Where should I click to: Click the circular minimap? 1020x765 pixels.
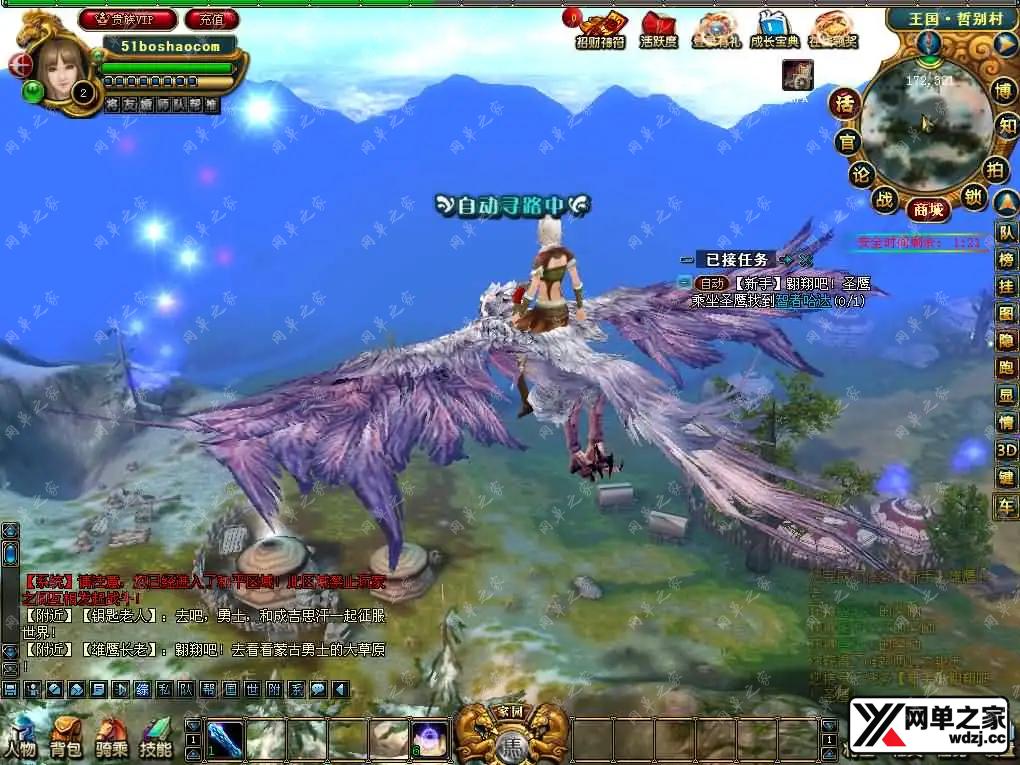tap(923, 124)
